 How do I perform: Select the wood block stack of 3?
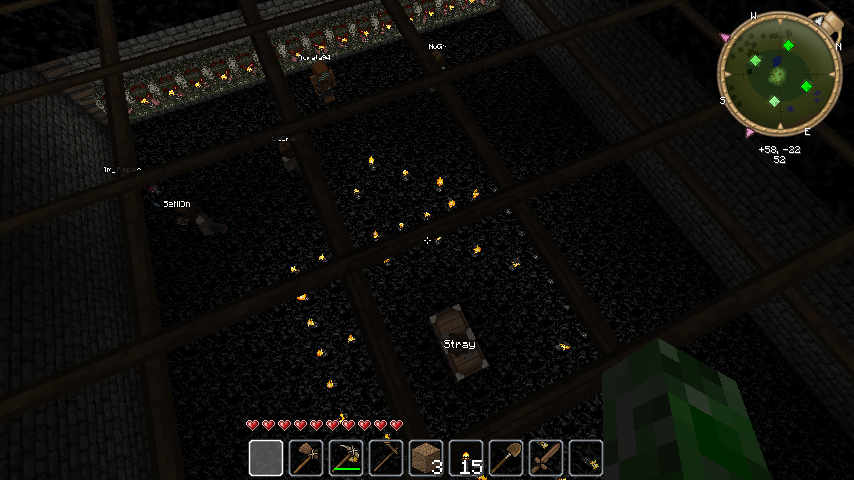[426, 458]
